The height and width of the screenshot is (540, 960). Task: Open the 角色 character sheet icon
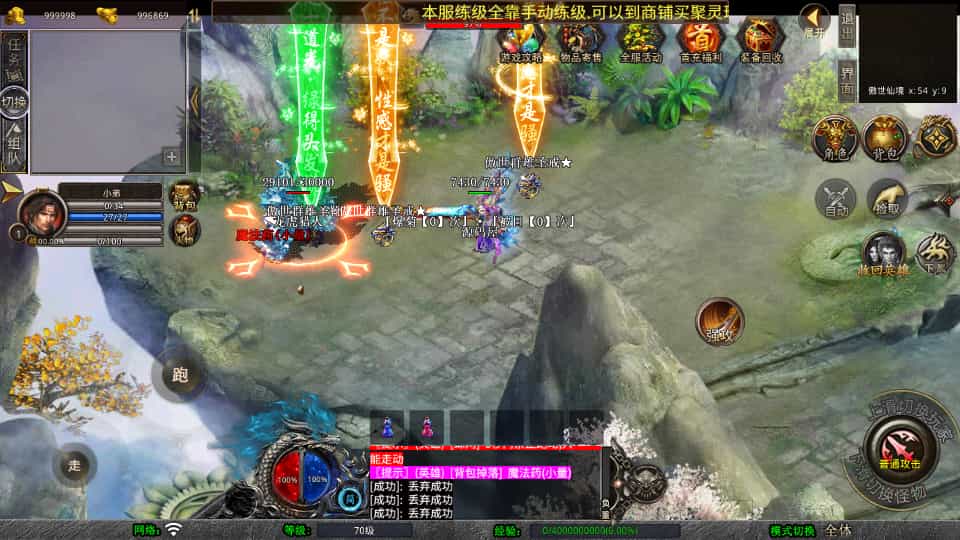[x=834, y=137]
